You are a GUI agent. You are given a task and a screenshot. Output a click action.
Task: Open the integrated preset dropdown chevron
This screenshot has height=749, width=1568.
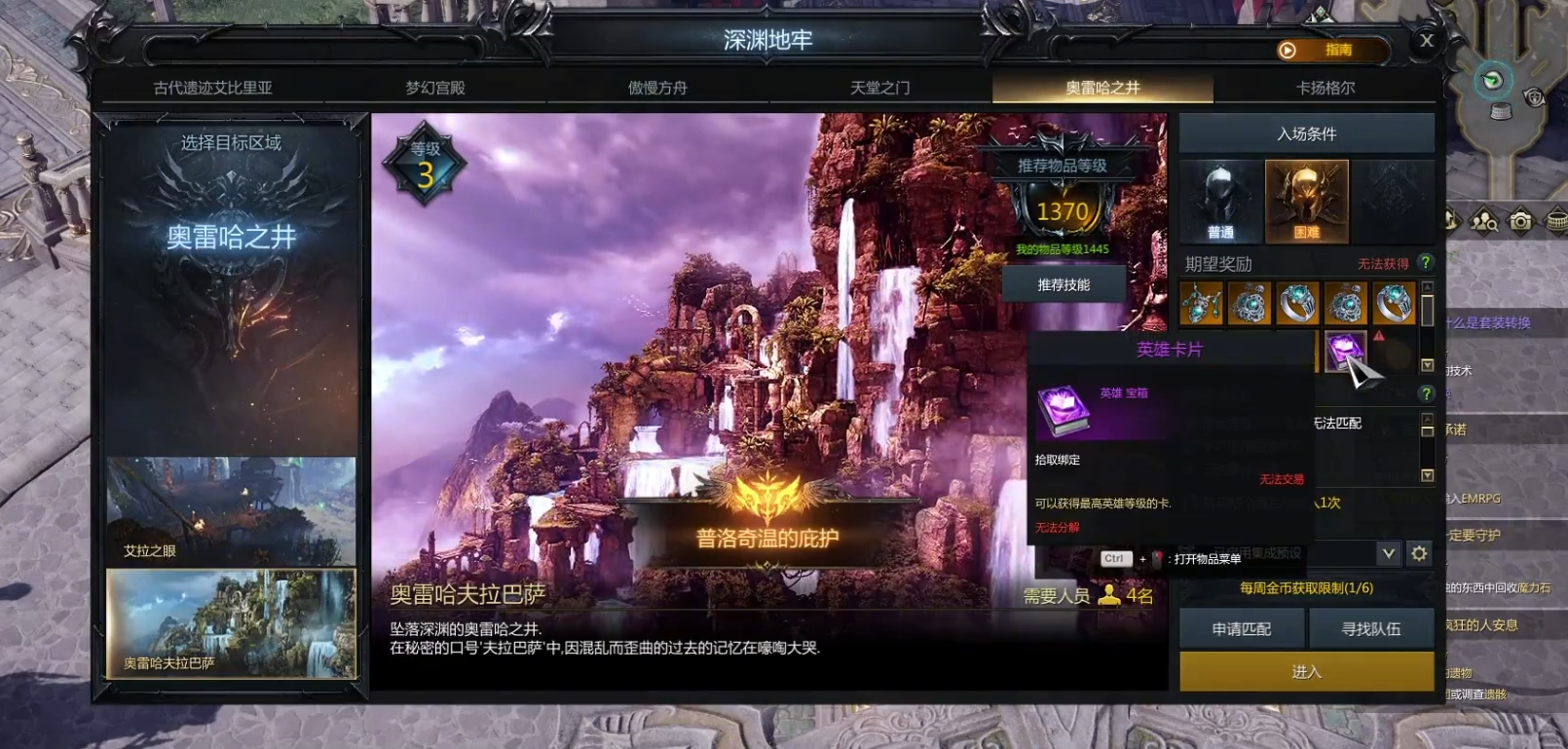1387,552
